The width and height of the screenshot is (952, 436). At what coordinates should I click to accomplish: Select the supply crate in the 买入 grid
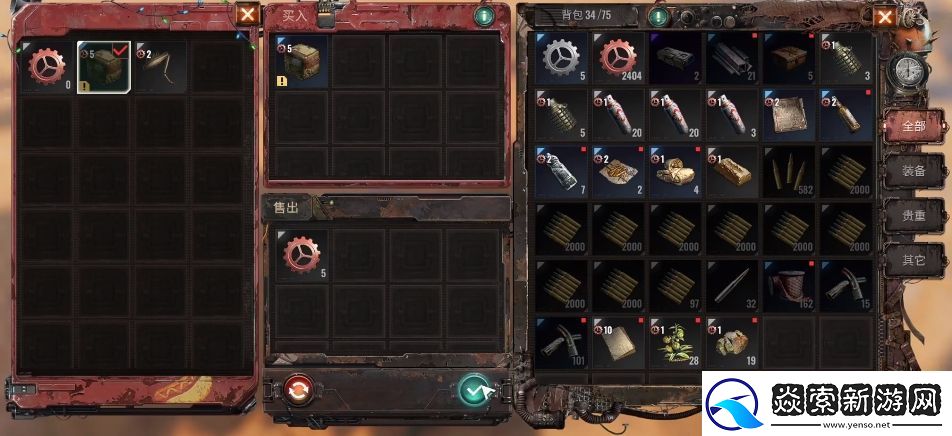point(300,62)
